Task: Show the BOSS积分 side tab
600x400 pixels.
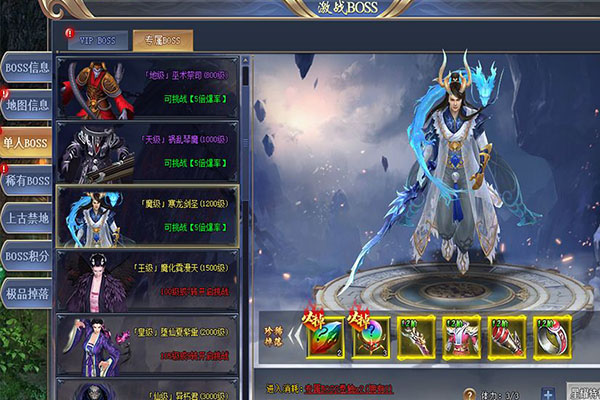Action: click(26, 257)
